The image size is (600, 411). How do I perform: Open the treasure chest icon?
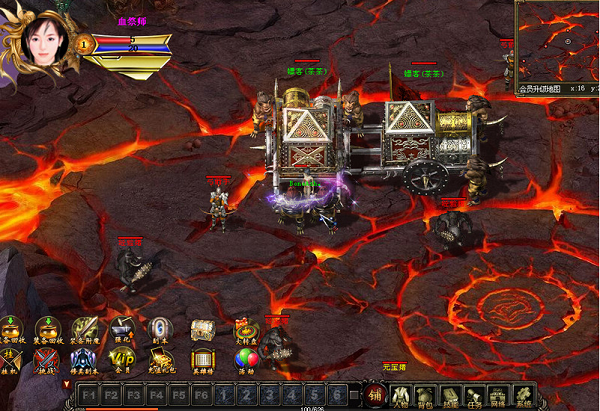[202, 329]
